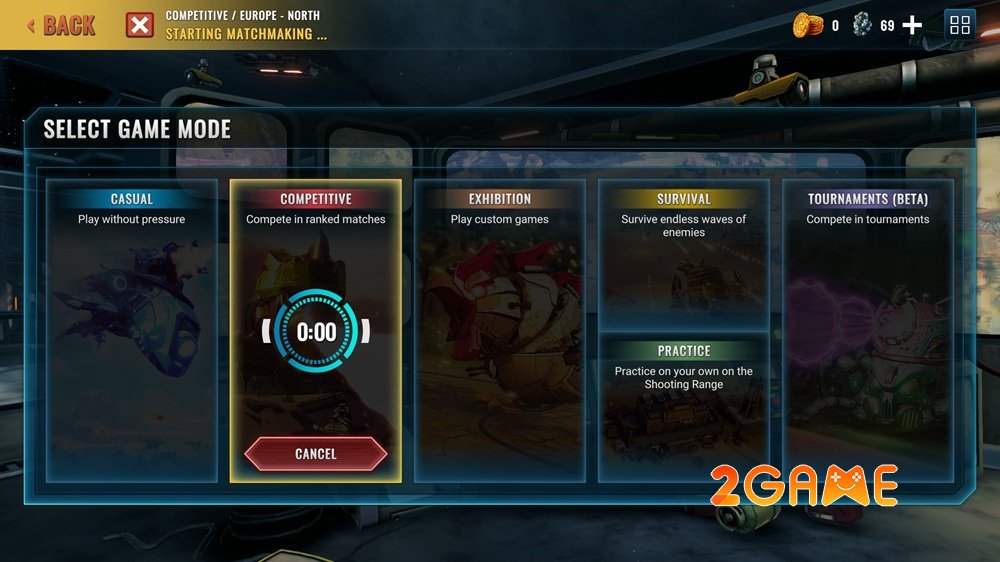Screen dimensions: 1000x562
Task: Cancel the competitive matchmaking
Action: pyautogui.click(x=316, y=454)
